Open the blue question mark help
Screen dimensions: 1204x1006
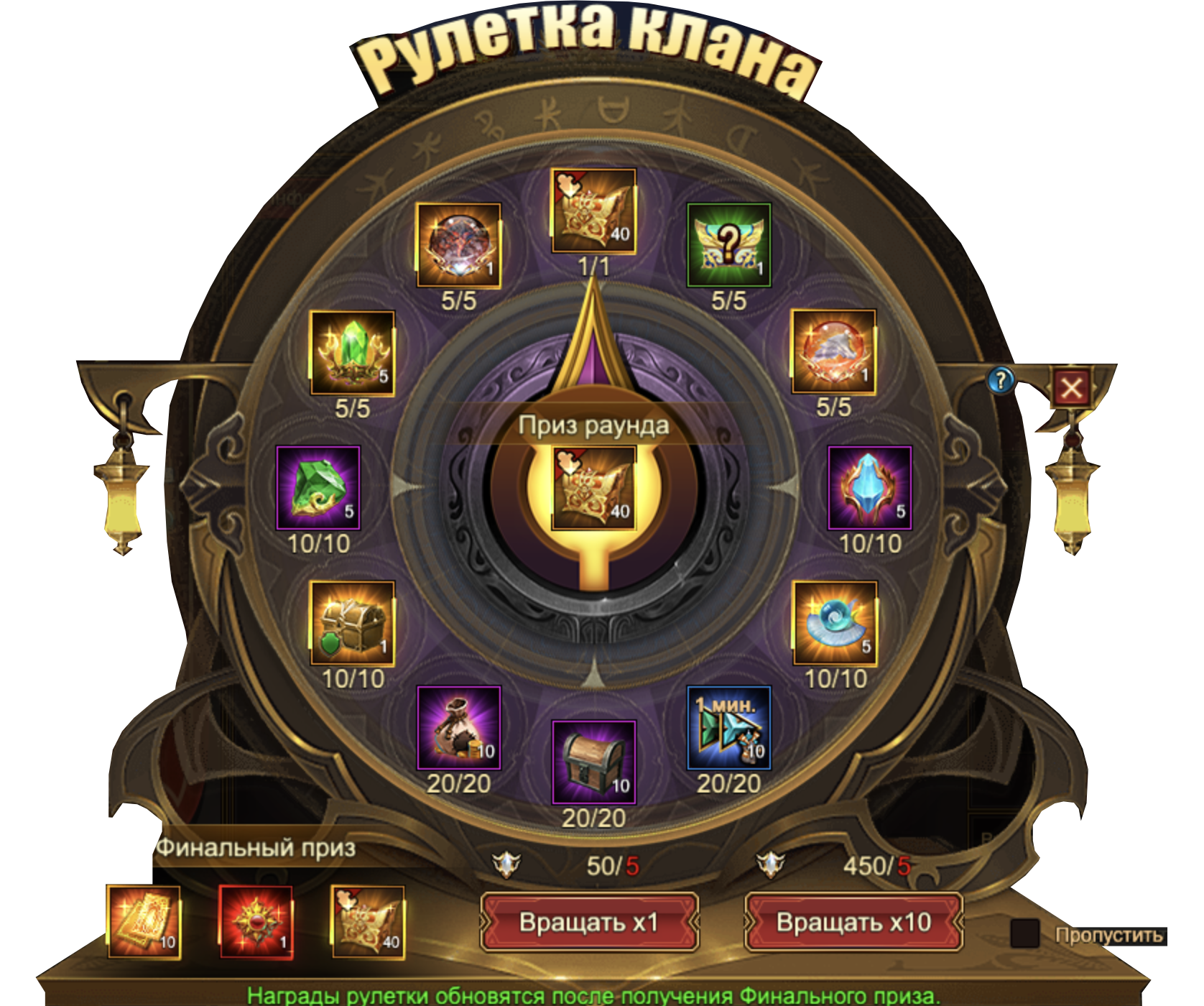click(1000, 380)
